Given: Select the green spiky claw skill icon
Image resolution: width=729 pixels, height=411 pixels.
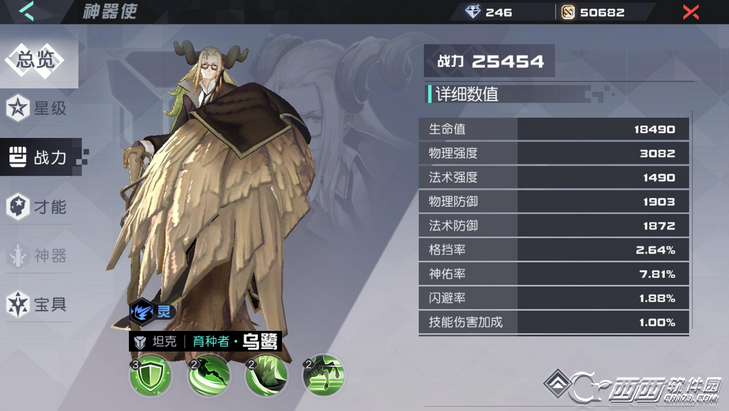Looking at the screenshot, I should (266, 376).
